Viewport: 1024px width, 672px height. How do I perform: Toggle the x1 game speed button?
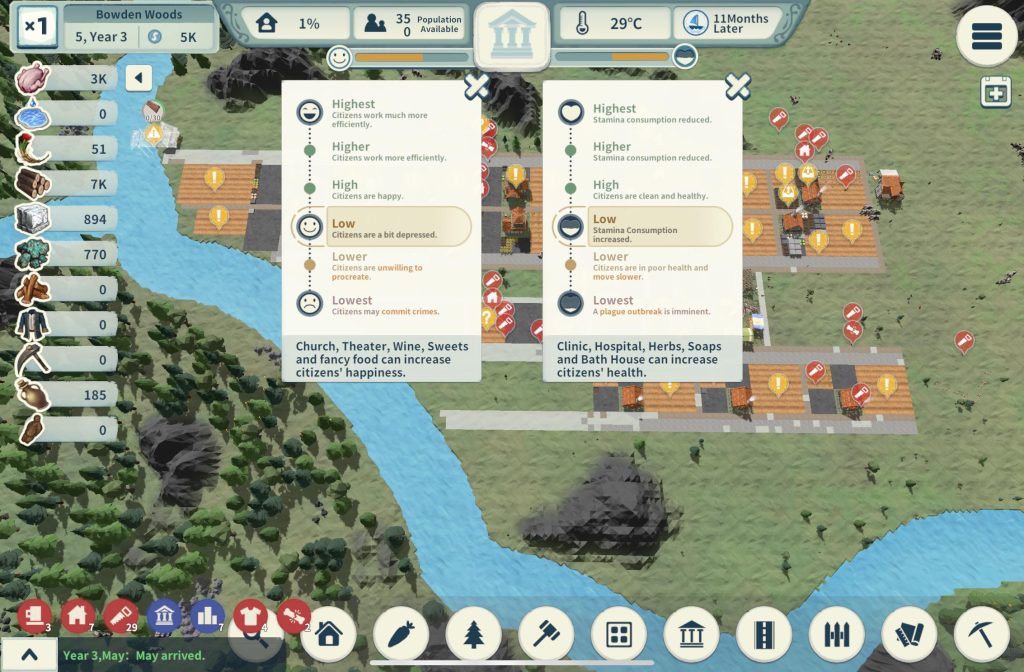[x=36, y=27]
